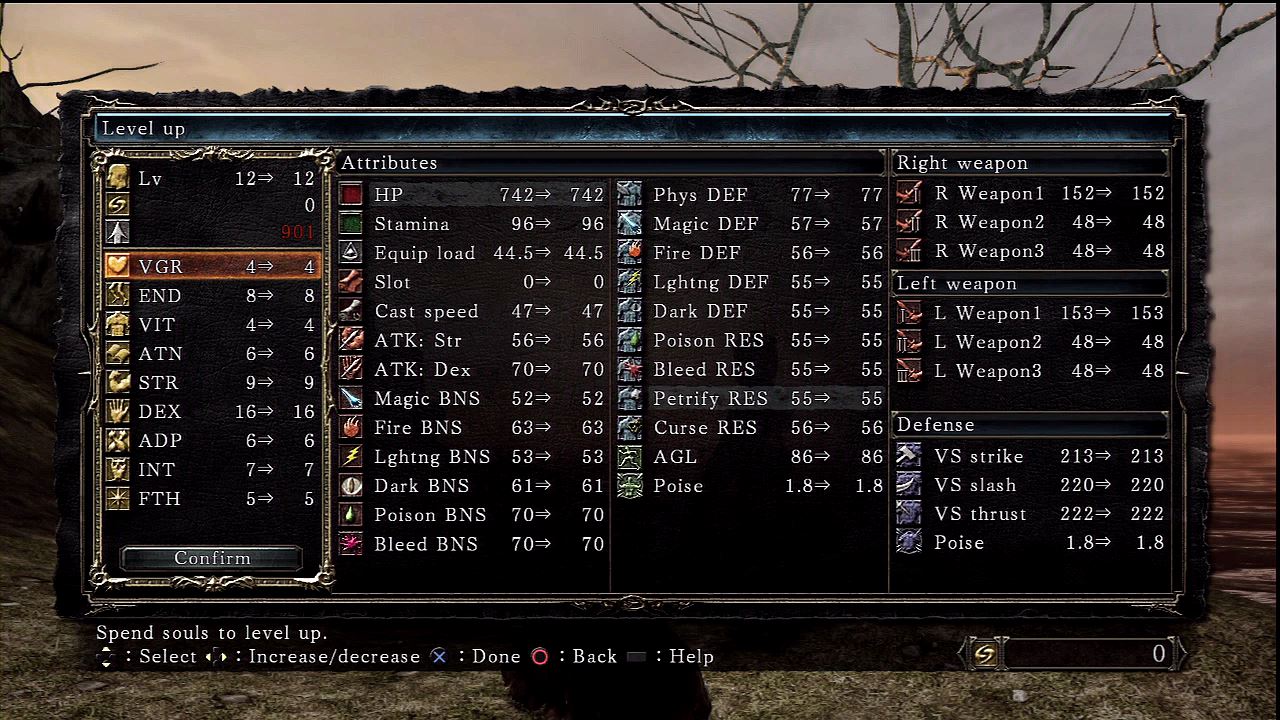Select the END attribute row
1280x720 pixels.
[x=211, y=296]
